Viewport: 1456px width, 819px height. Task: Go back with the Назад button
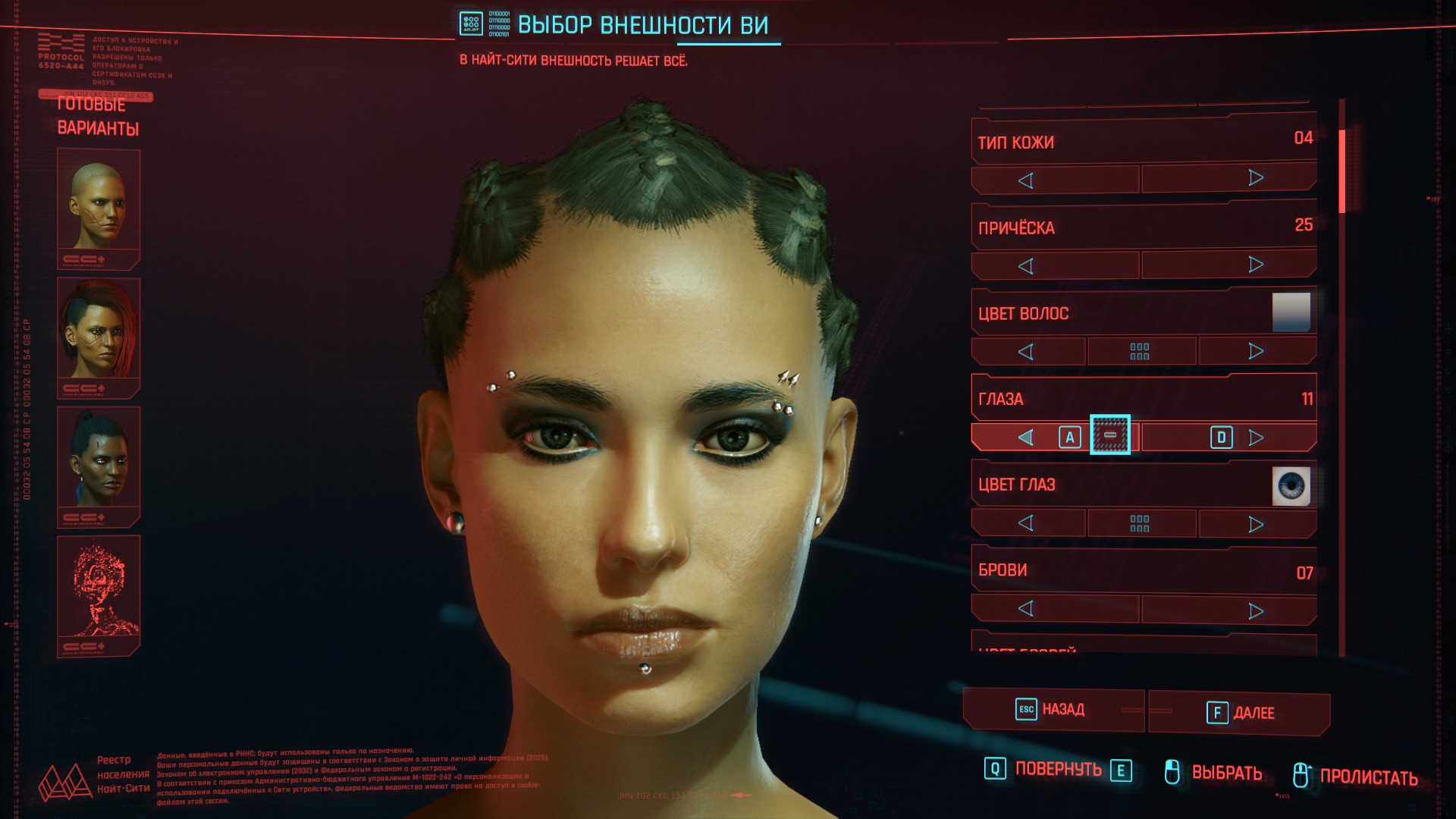point(1053,710)
